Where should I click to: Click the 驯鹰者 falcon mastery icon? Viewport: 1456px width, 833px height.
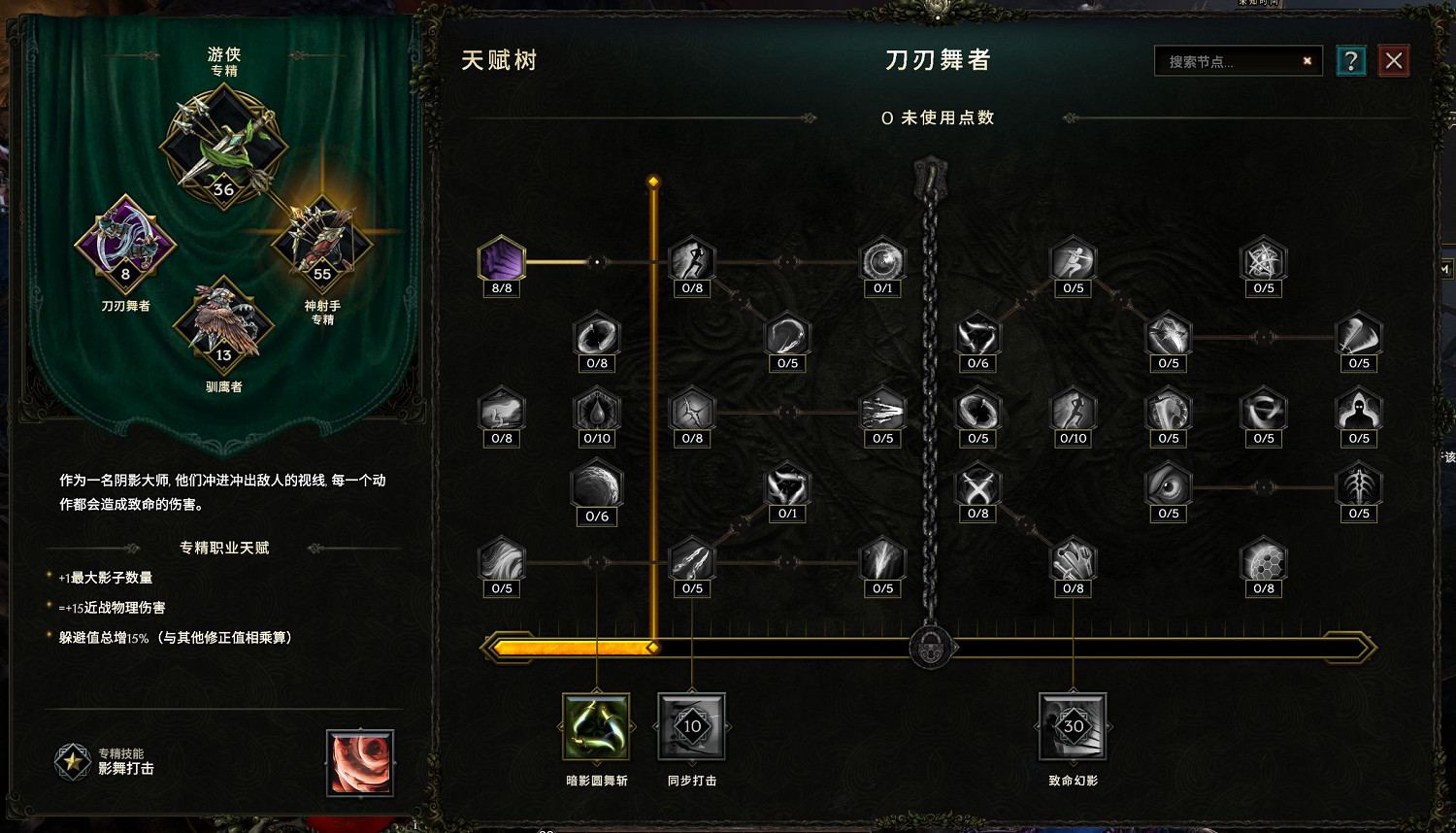(x=223, y=327)
